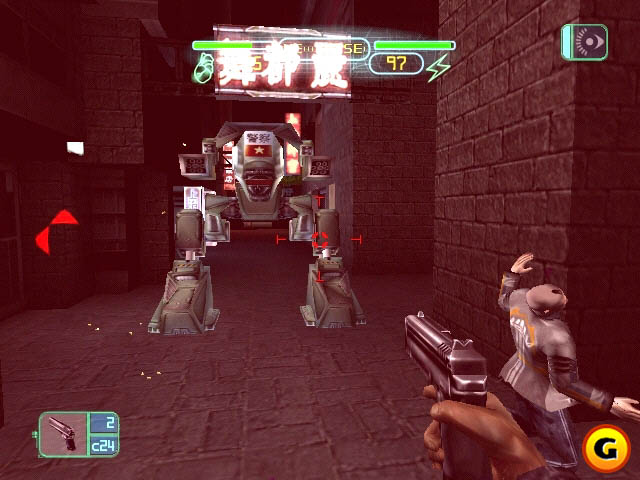Viewport: 640px width, 480px height.
Task: Select the pistol weapon icon
Action: [62, 435]
